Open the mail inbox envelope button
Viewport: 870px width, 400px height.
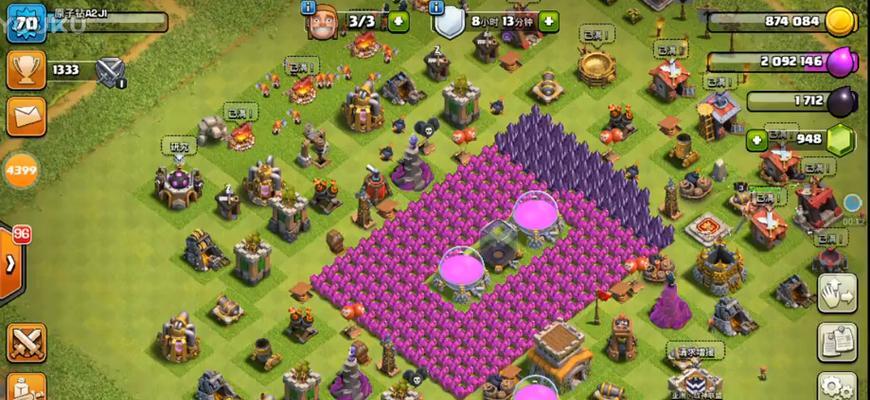[x=26, y=115]
